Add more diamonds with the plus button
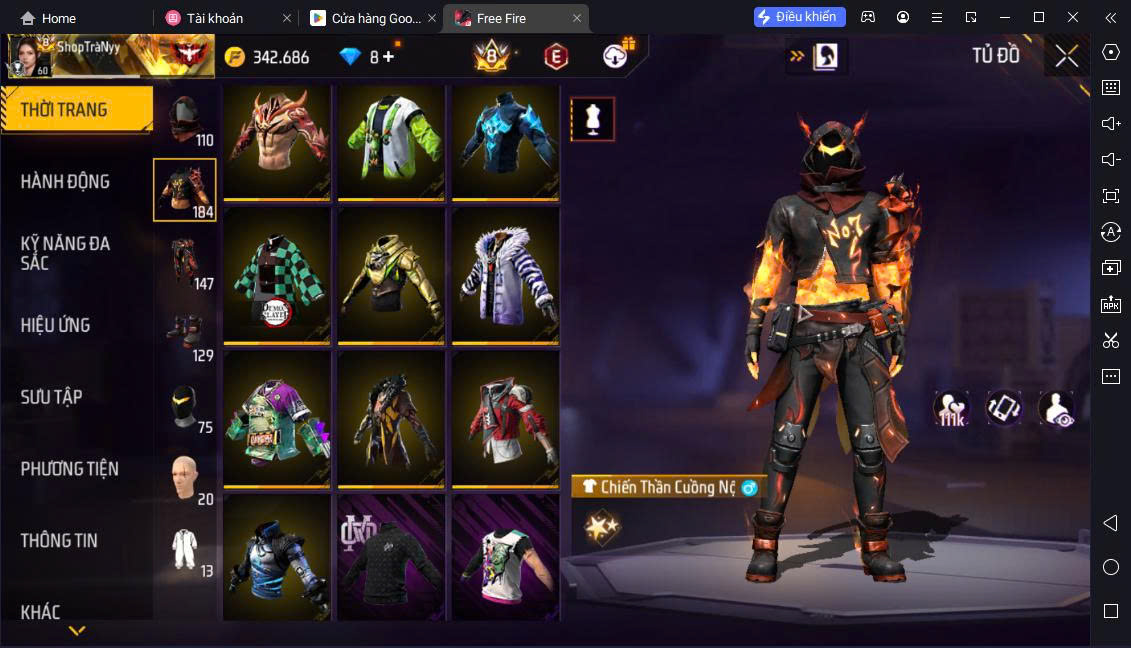Image resolution: width=1131 pixels, height=648 pixels. tap(388, 56)
